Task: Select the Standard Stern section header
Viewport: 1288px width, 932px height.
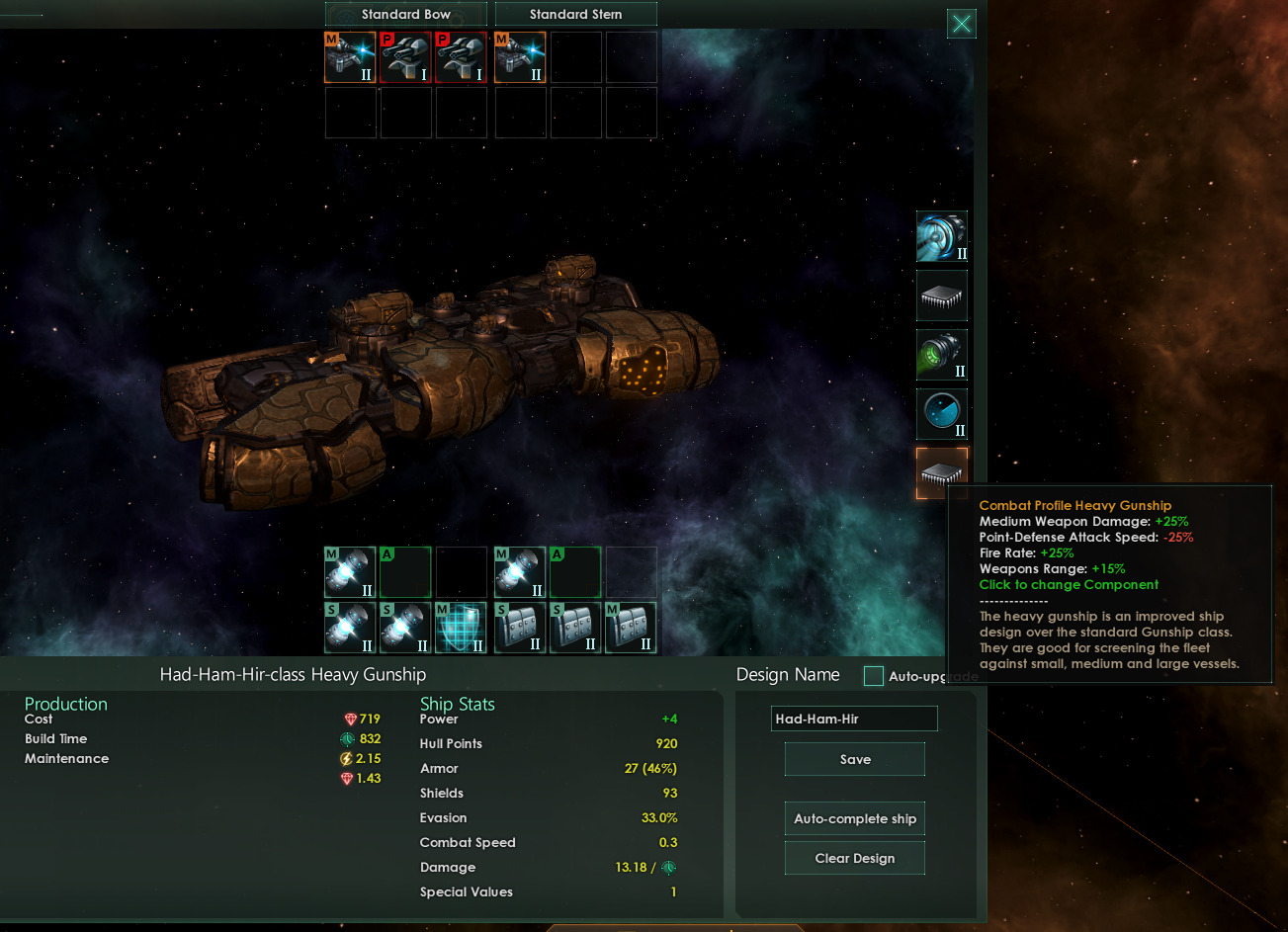Action: click(x=575, y=14)
